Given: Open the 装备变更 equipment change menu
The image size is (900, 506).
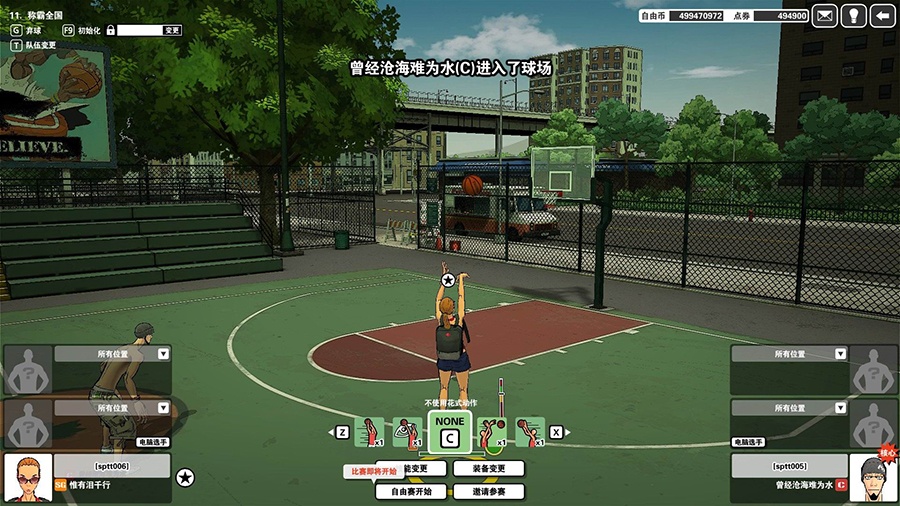Looking at the screenshot, I should click(x=488, y=468).
